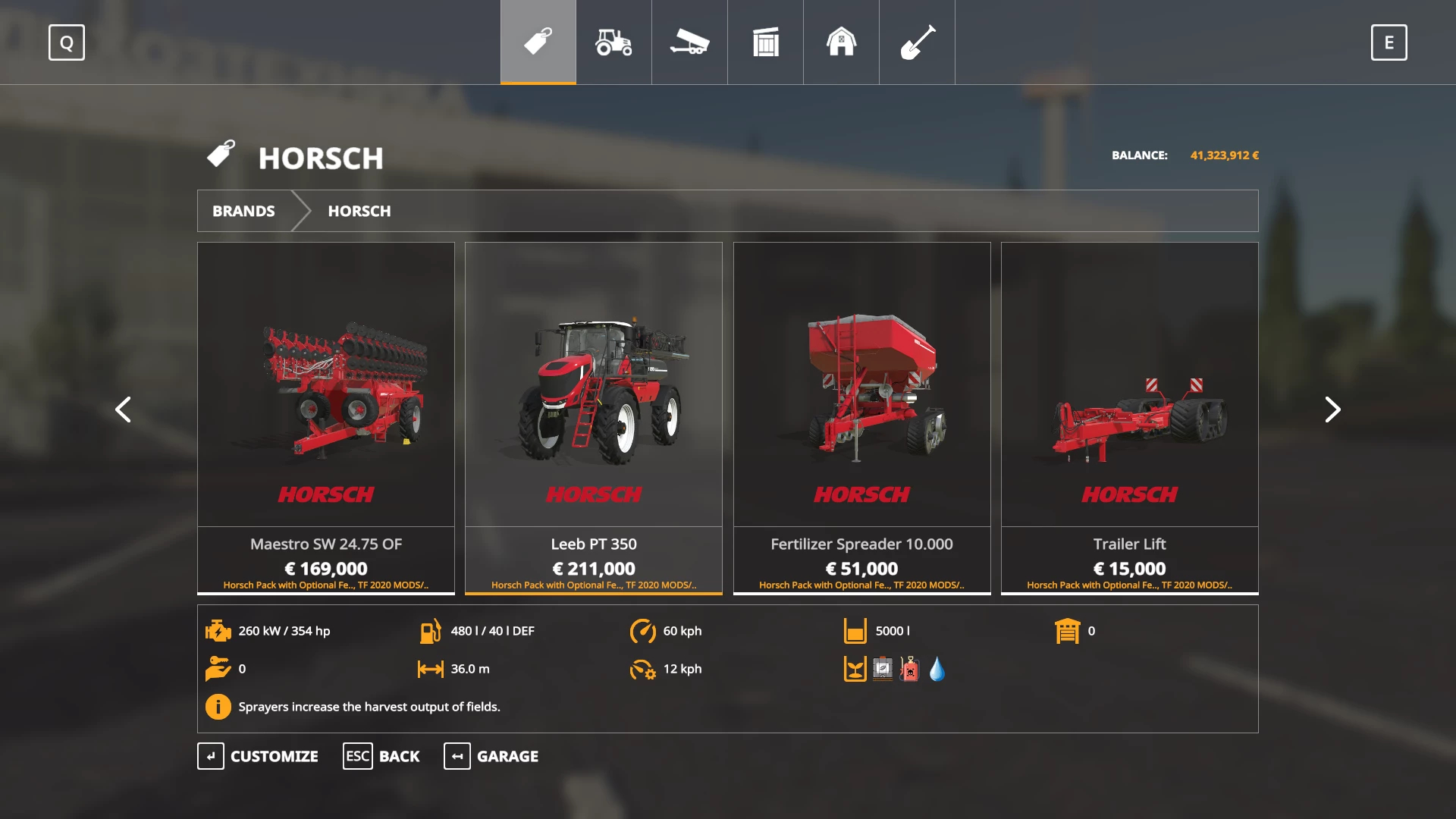This screenshot has height=819, width=1456.
Task: Go back to BRANDS in breadcrumb
Action: 243,211
